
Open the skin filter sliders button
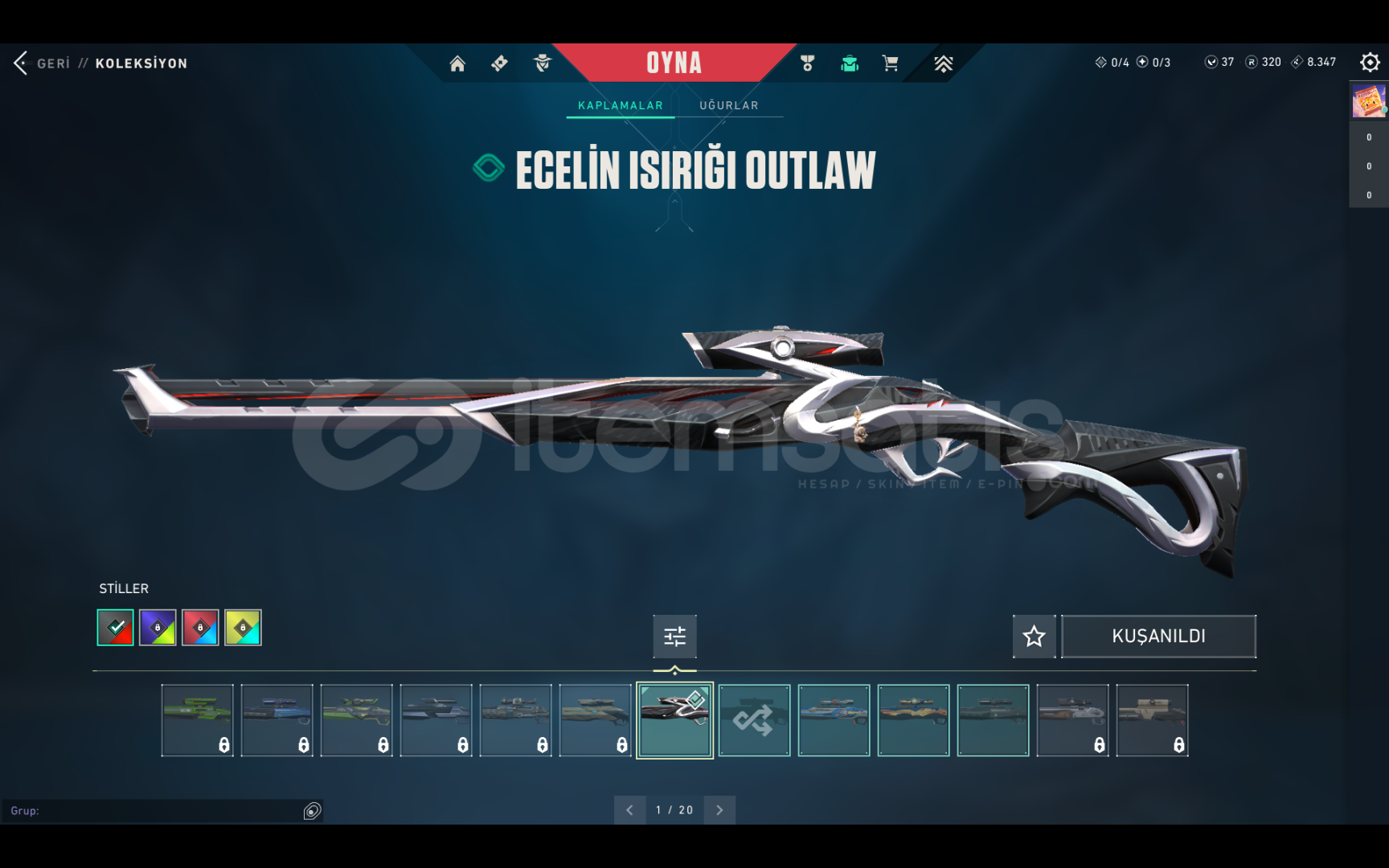click(674, 637)
